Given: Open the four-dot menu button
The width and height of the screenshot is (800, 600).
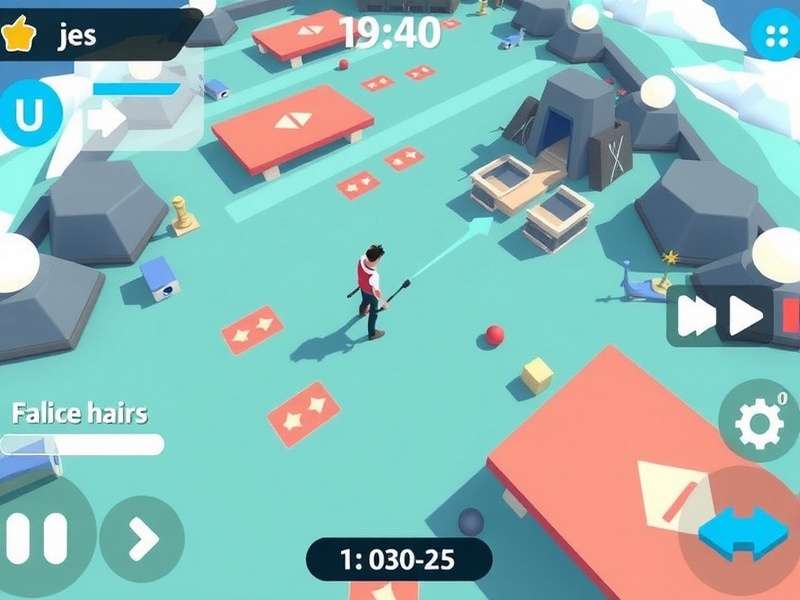Looking at the screenshot, I should click(x=773, y=36).
